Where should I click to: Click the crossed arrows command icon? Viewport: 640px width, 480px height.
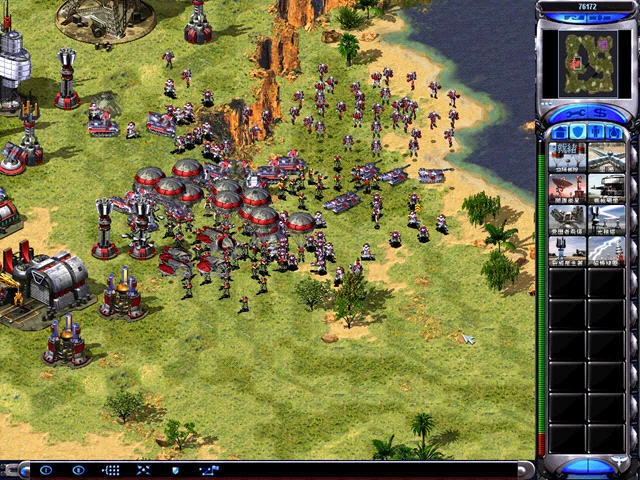(x=143, y=469)
